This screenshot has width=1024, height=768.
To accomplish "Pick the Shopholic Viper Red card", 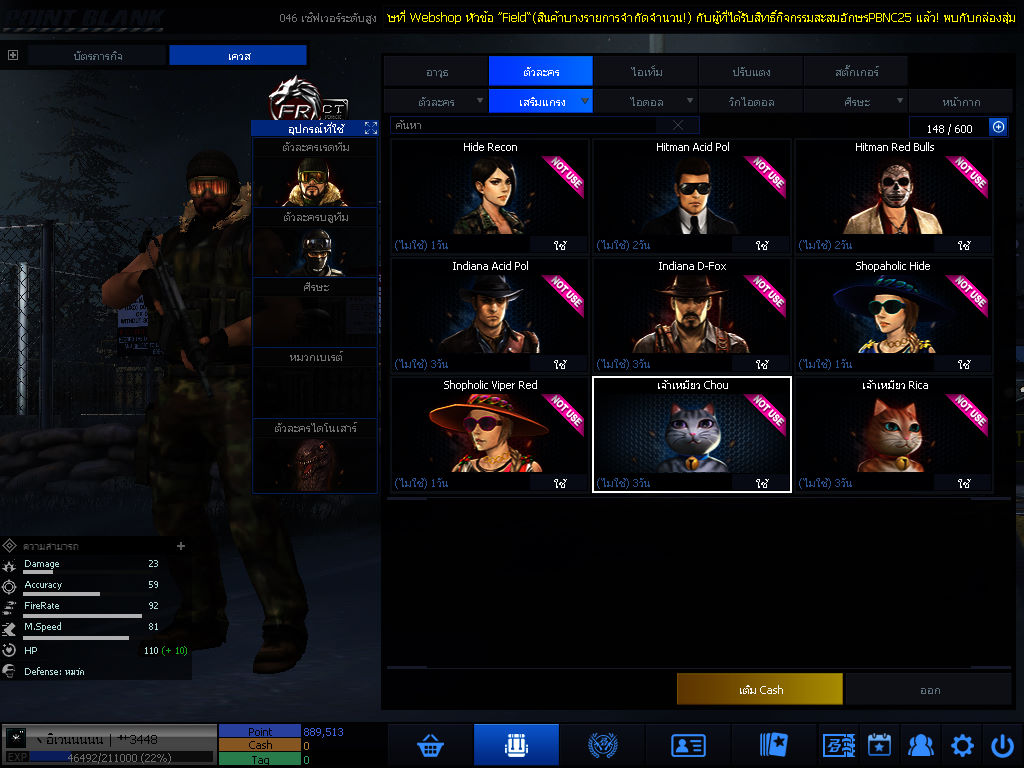I will click(x=489, y=435).
